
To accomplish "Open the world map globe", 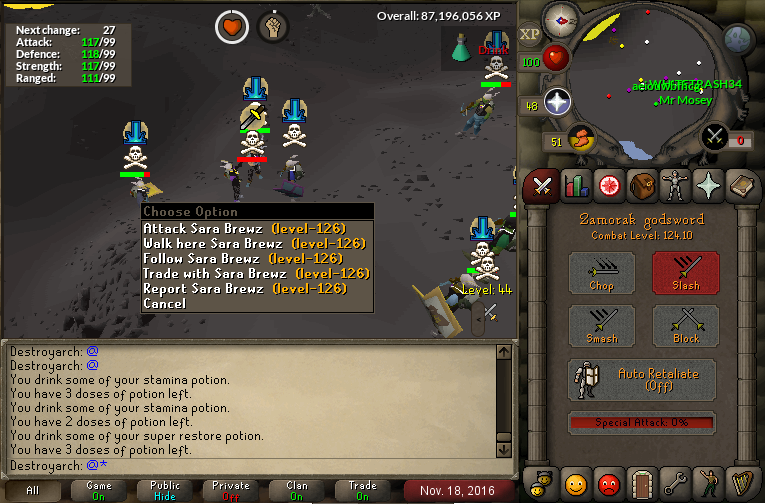I will (737, 40).
